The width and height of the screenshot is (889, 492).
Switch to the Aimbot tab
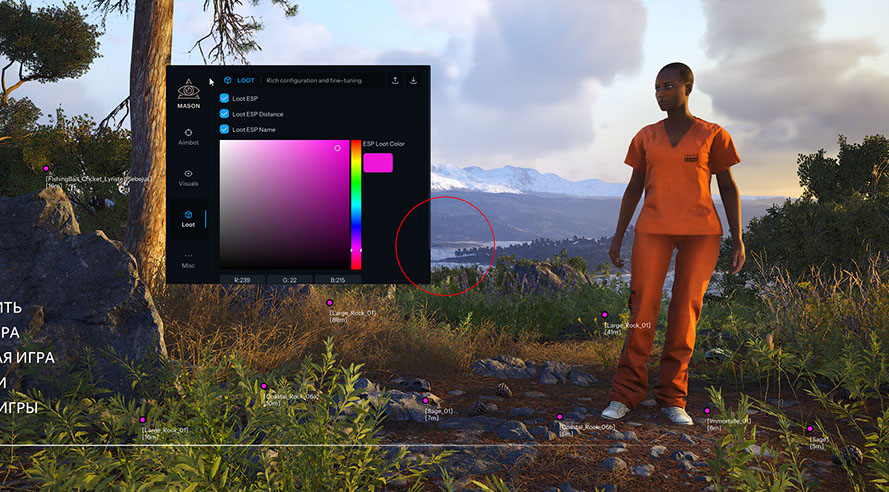(x=188, y=135)
